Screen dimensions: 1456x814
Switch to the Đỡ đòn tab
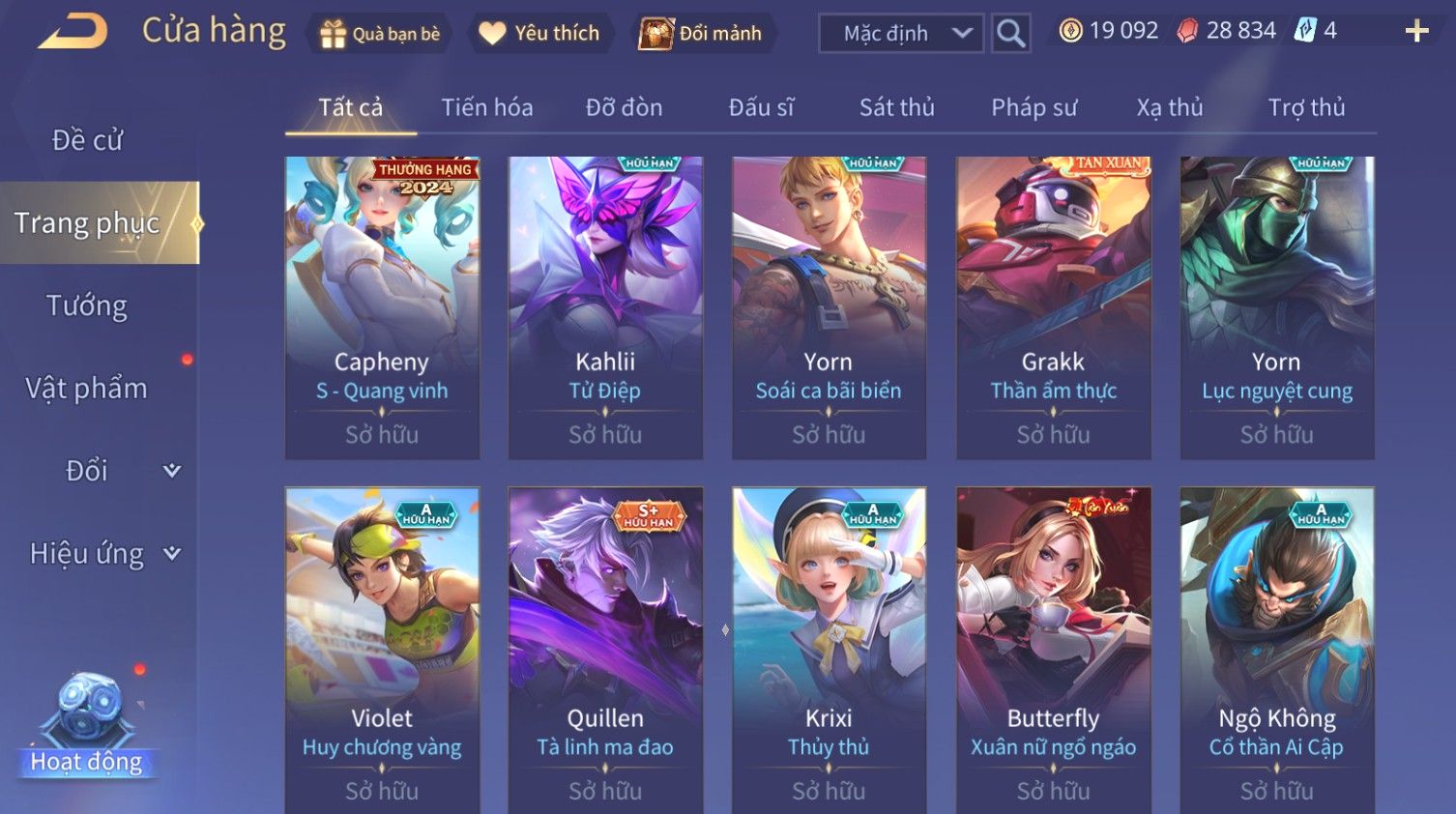624,107
